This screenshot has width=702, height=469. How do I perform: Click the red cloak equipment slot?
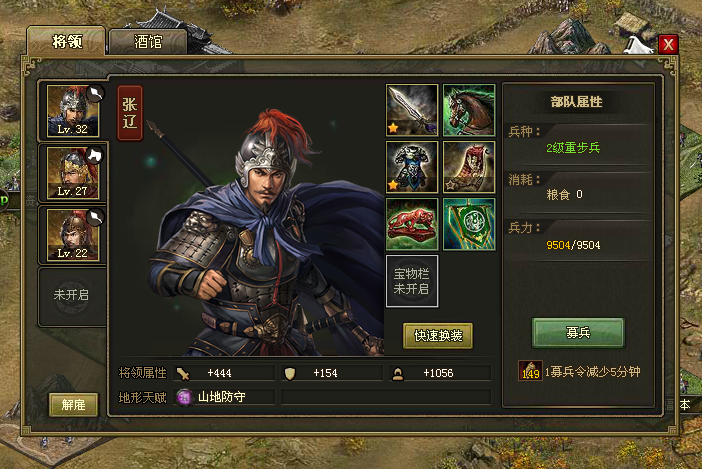click(469, 166)
